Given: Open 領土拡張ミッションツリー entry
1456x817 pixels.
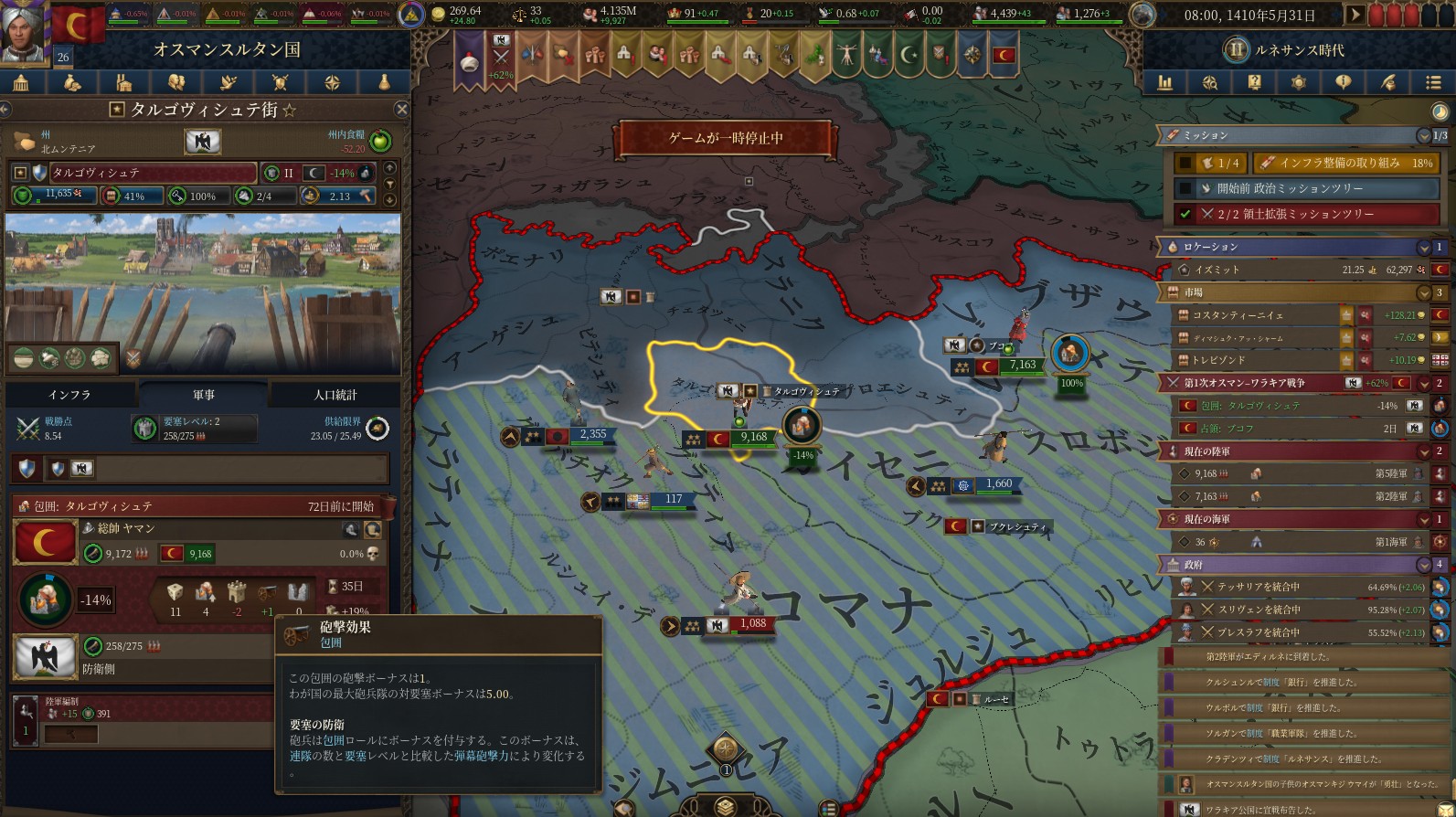Looking at the screenshot, I should click(x=1308, y=214).
